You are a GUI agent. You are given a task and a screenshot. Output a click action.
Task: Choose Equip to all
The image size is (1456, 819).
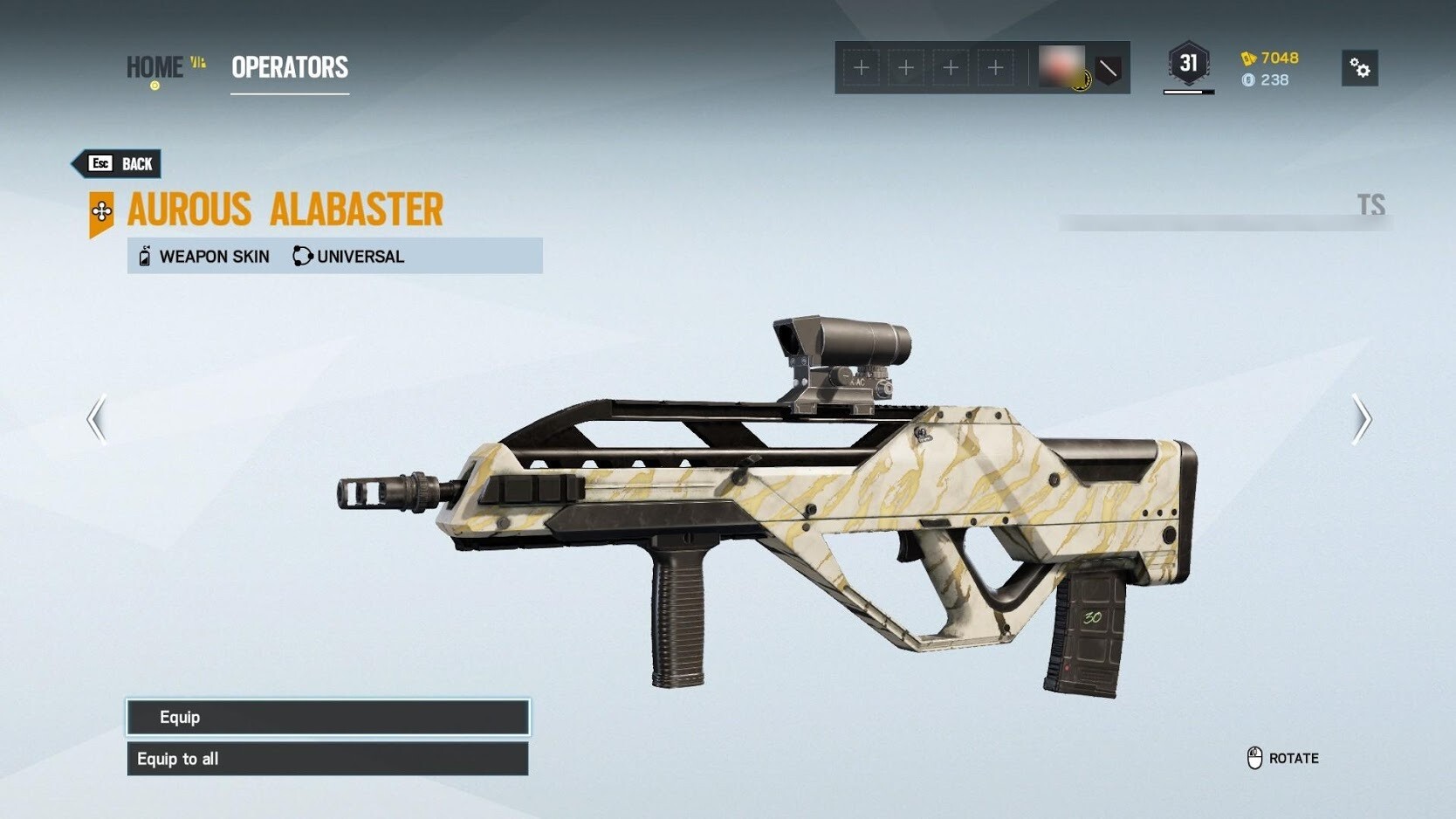[327, 759]
